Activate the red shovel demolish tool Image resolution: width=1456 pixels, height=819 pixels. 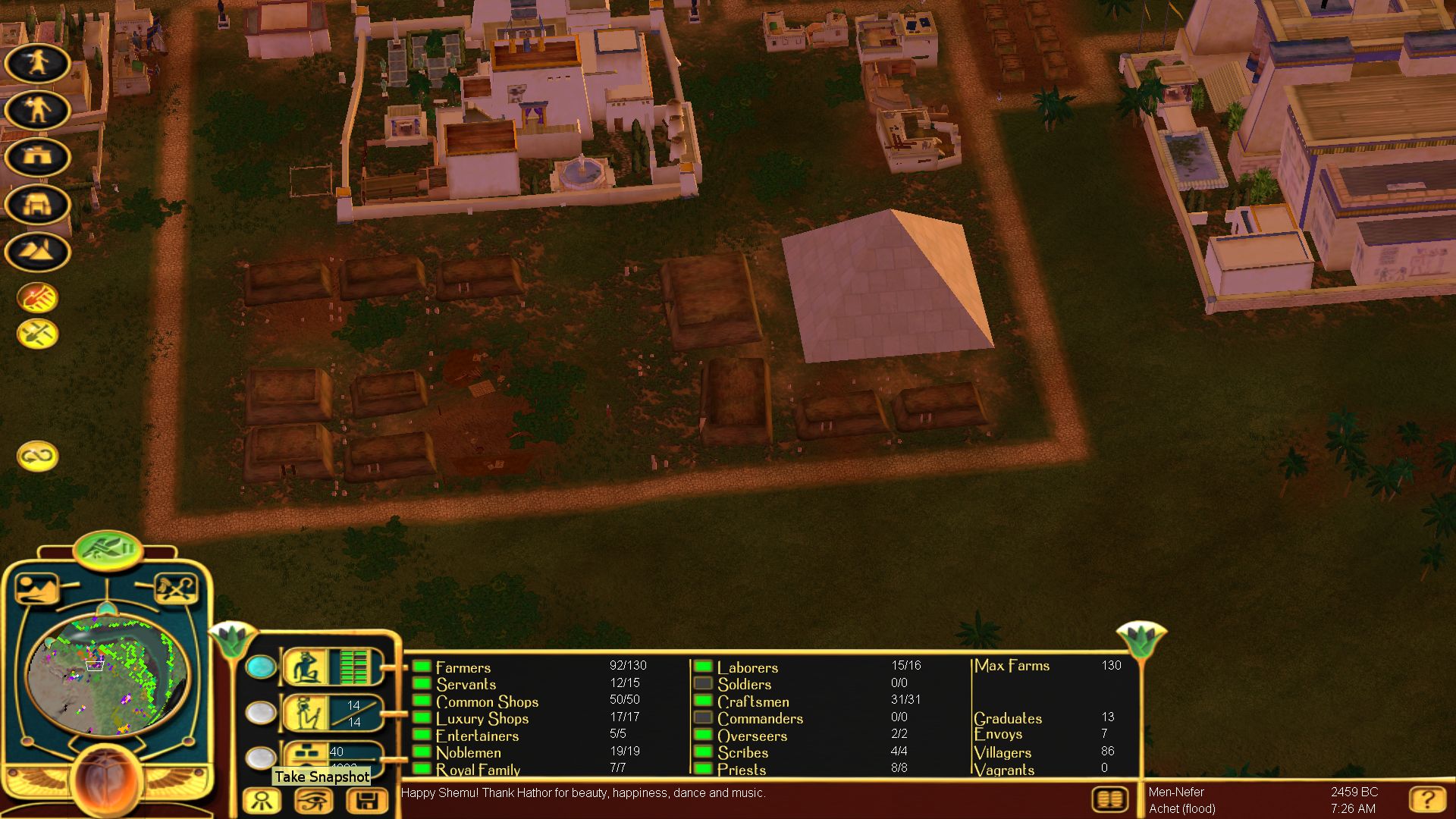(x=37, y=298)
